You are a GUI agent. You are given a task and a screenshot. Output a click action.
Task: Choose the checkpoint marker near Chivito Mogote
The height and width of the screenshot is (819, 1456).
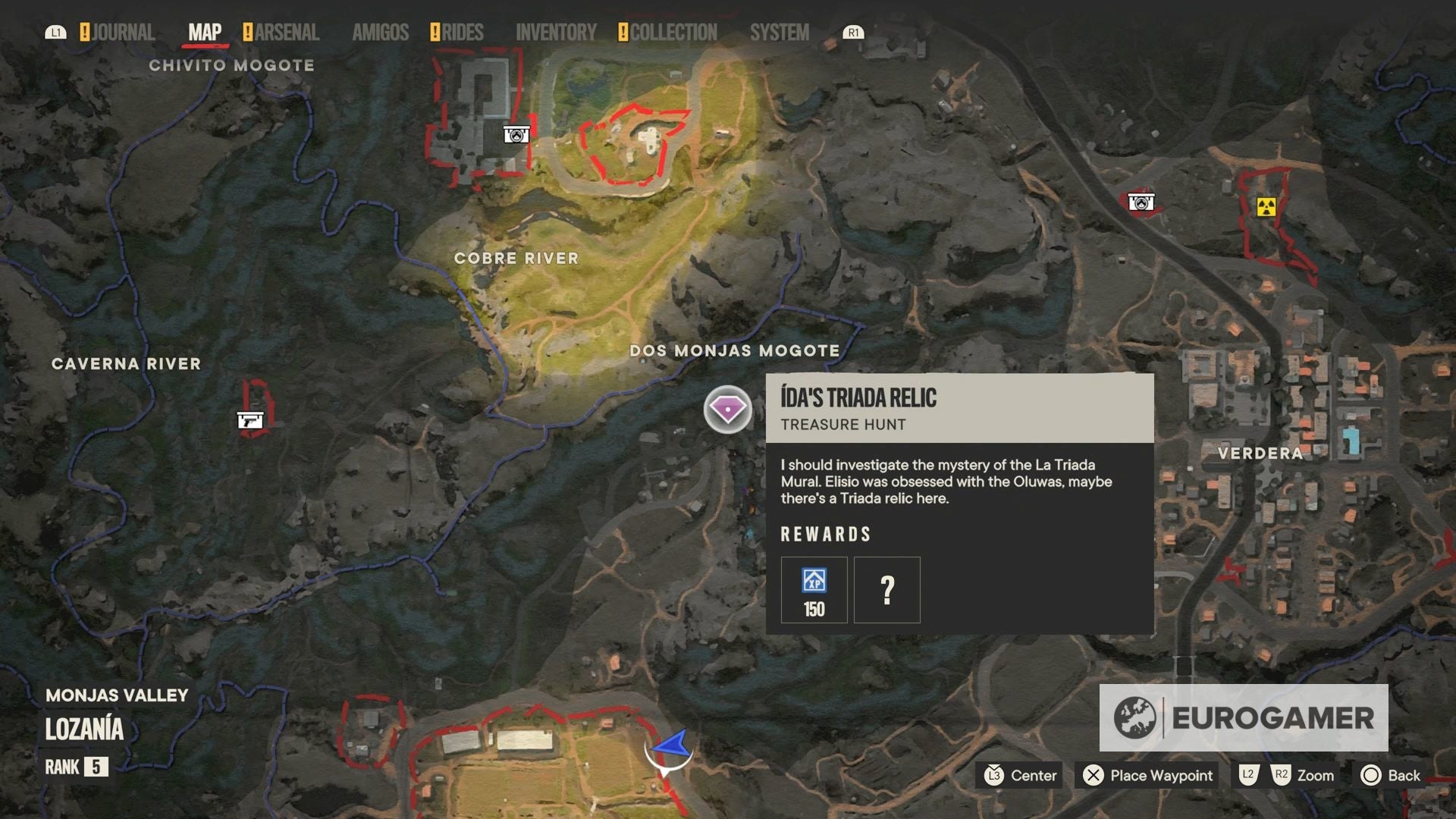click(x=516, y=135)
